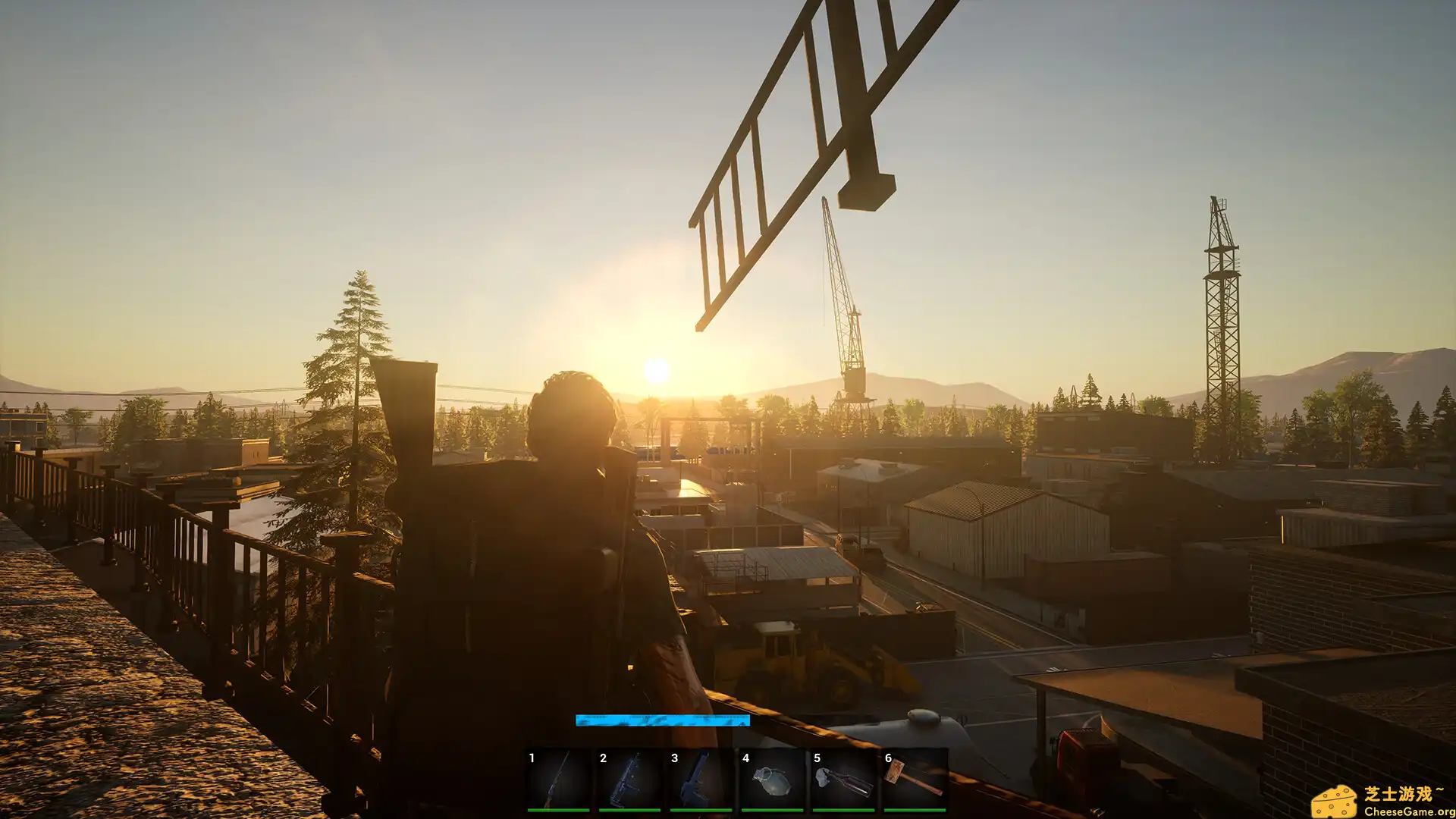This screenshot has height=819, width=1456.
Task: Equip the submachine gun in slot 2
Action: [629, 780]
